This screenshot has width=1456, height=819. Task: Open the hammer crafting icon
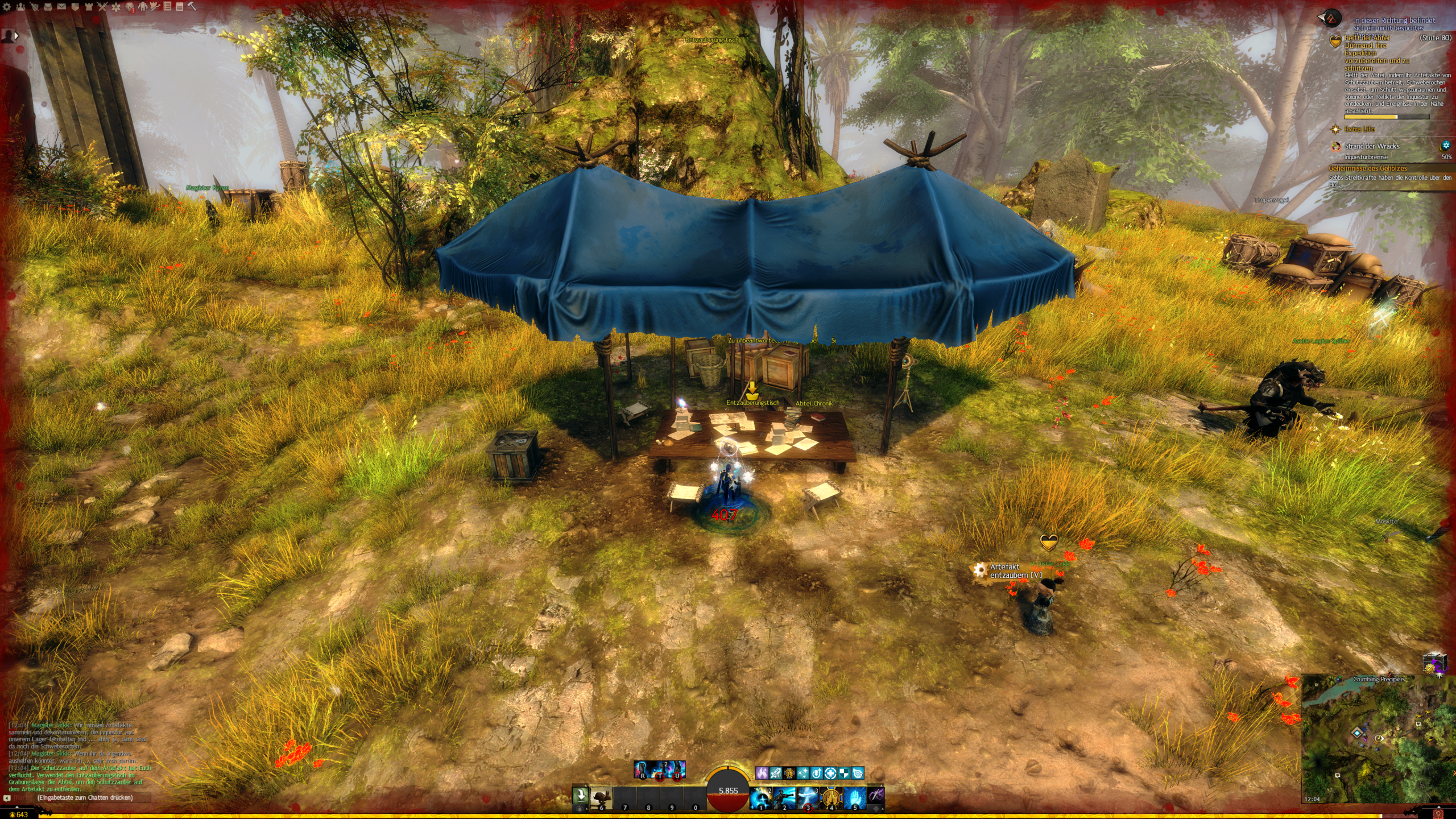click(x=192, y=7)
